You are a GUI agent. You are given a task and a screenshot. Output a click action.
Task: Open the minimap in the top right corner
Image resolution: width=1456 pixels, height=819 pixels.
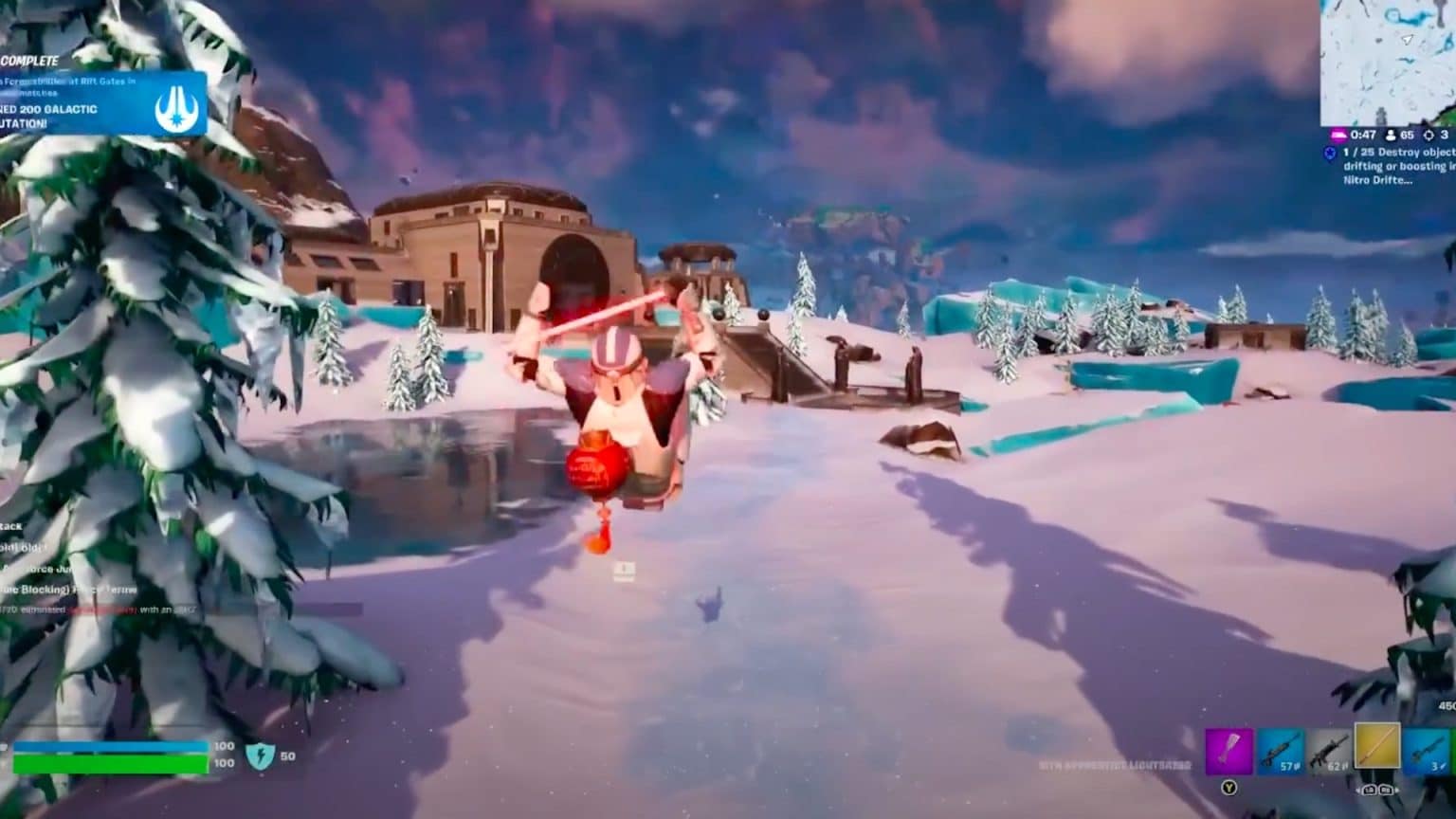pyautogui.click(x=1389, y=62)
